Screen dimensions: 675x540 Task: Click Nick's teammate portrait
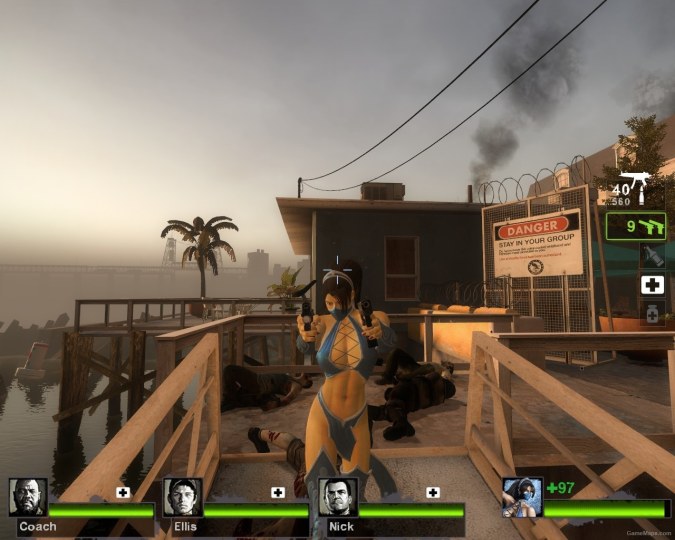point(338,497)
